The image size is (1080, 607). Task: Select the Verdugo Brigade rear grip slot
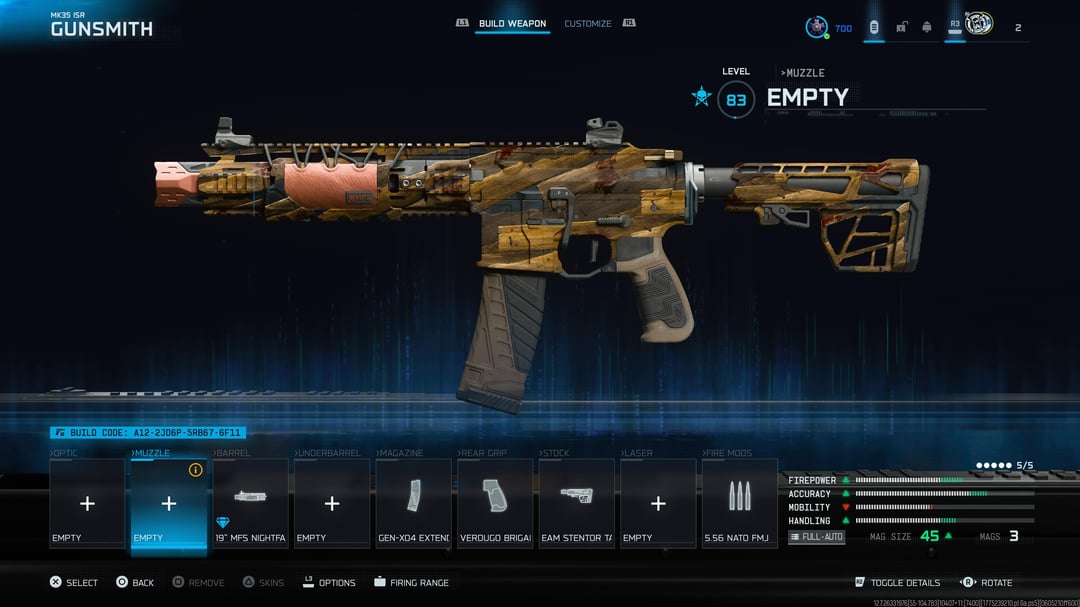pyautogui.click(x=495, y=503)
